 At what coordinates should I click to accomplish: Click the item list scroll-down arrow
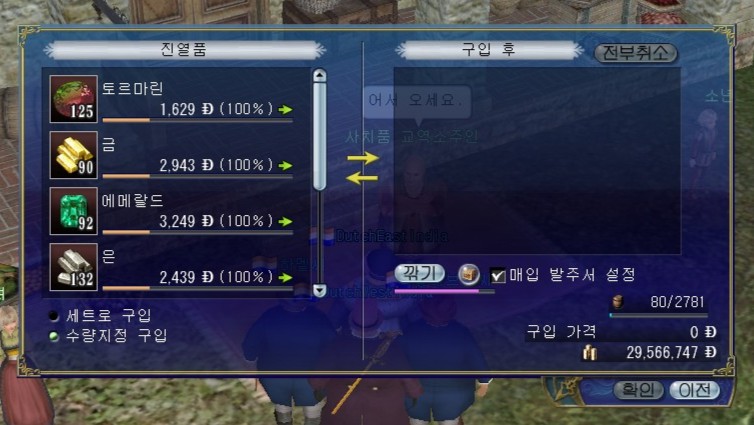[320, 290]
